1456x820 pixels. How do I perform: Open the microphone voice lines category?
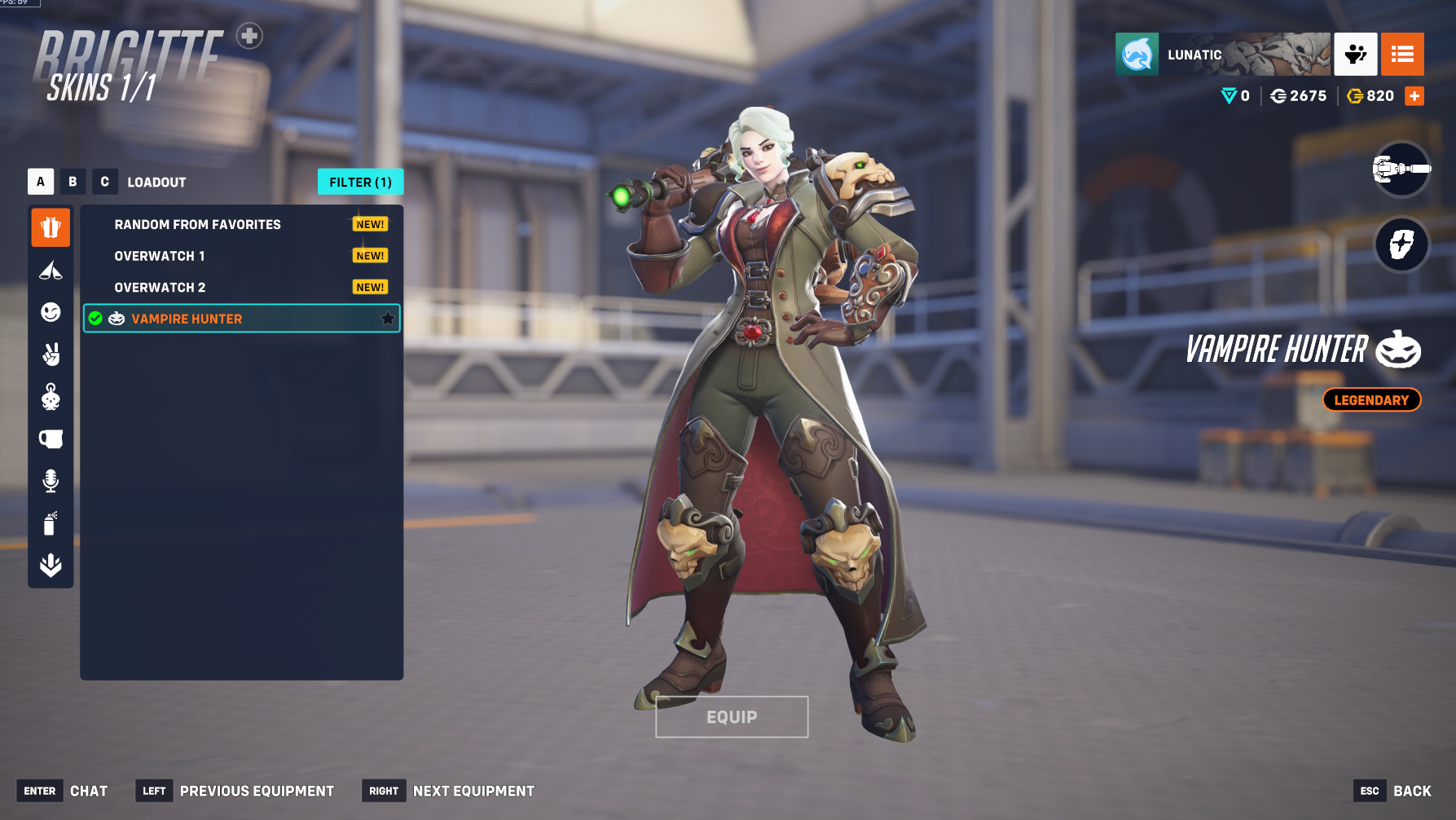(x=51, y=481)
